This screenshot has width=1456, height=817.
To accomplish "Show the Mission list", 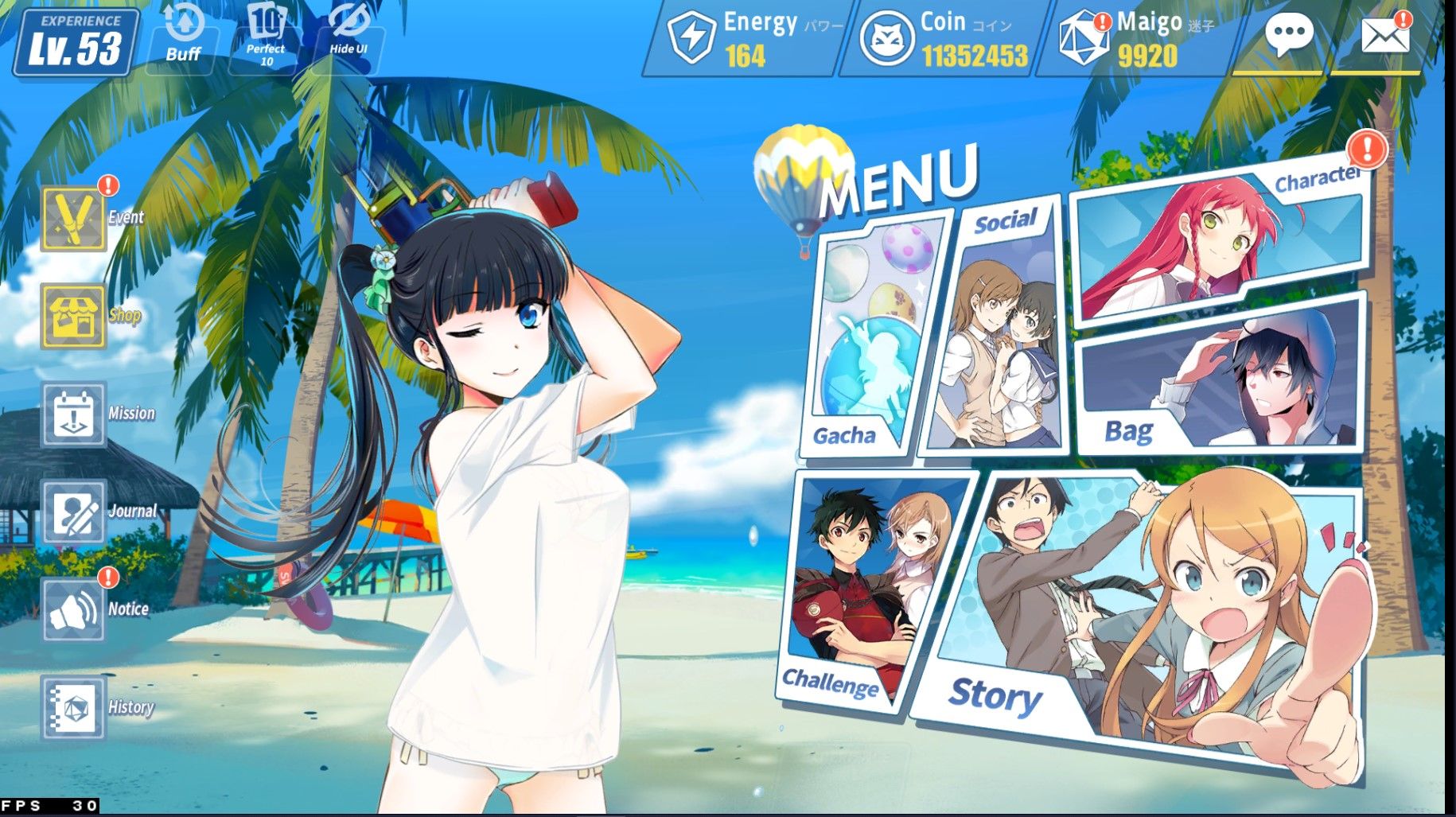I will coord(74,414).
